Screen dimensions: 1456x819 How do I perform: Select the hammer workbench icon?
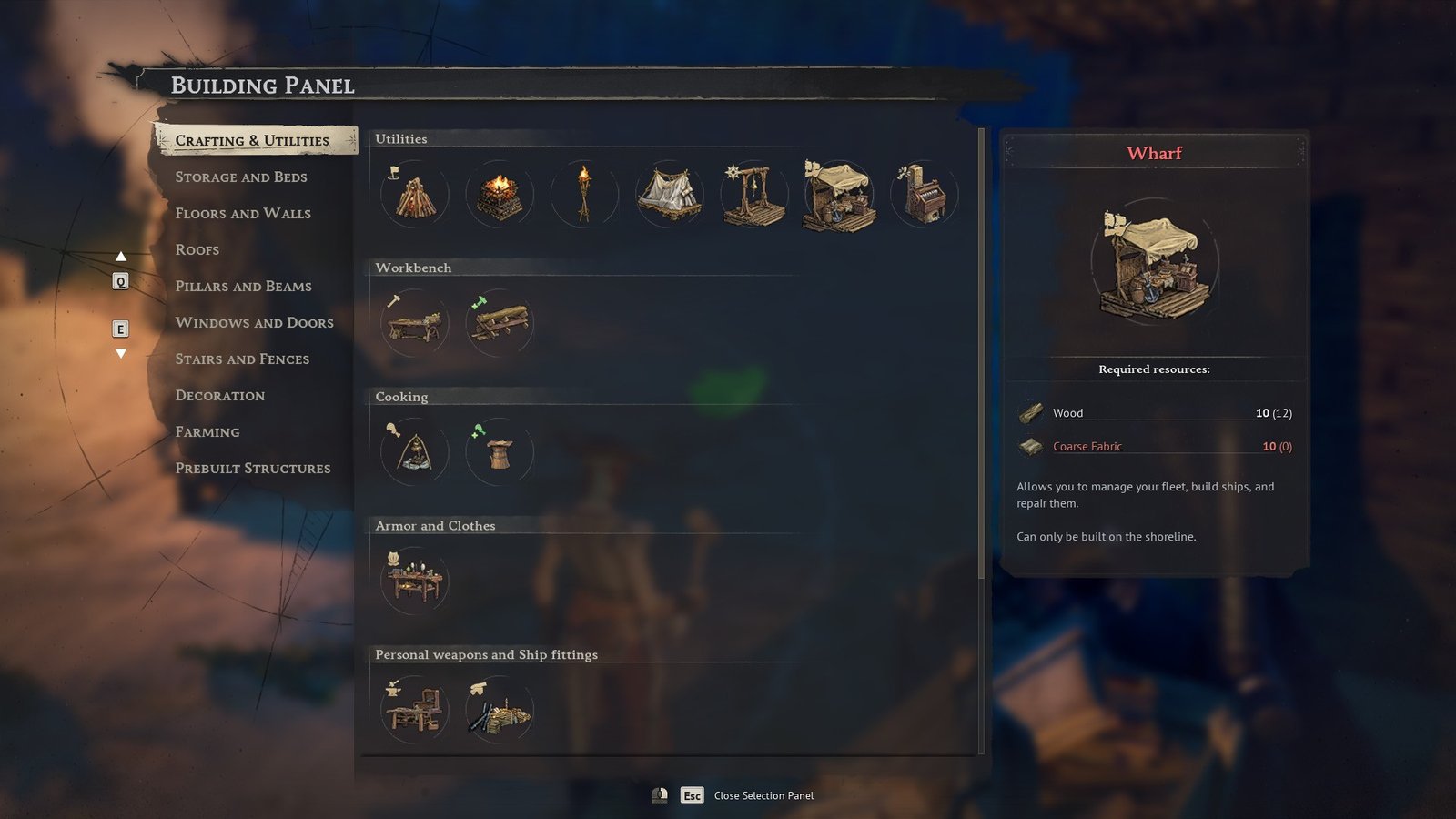click(414, 323)
